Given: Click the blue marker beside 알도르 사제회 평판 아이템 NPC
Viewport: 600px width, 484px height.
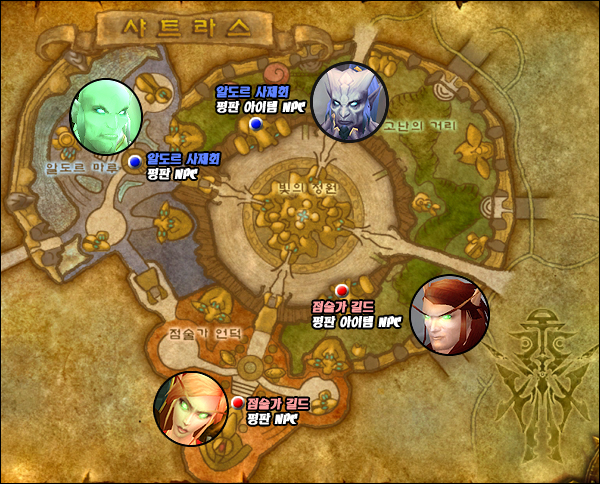Looking at the screenshot, I should pos(256,123).
